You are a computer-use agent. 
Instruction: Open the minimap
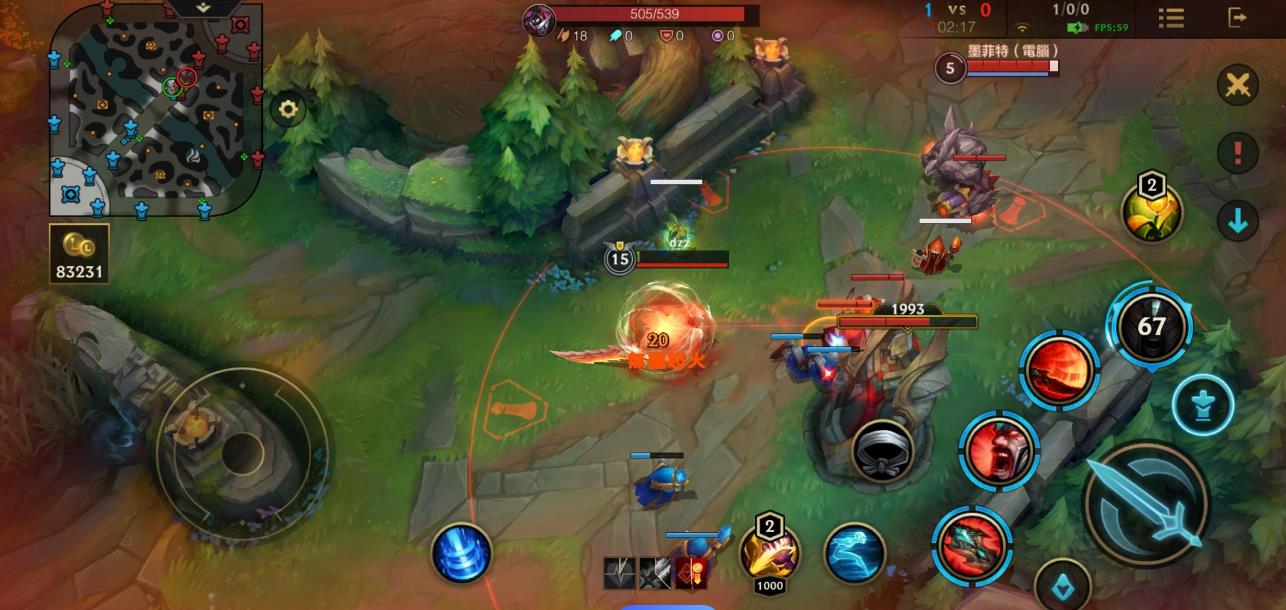coord(155,108)
